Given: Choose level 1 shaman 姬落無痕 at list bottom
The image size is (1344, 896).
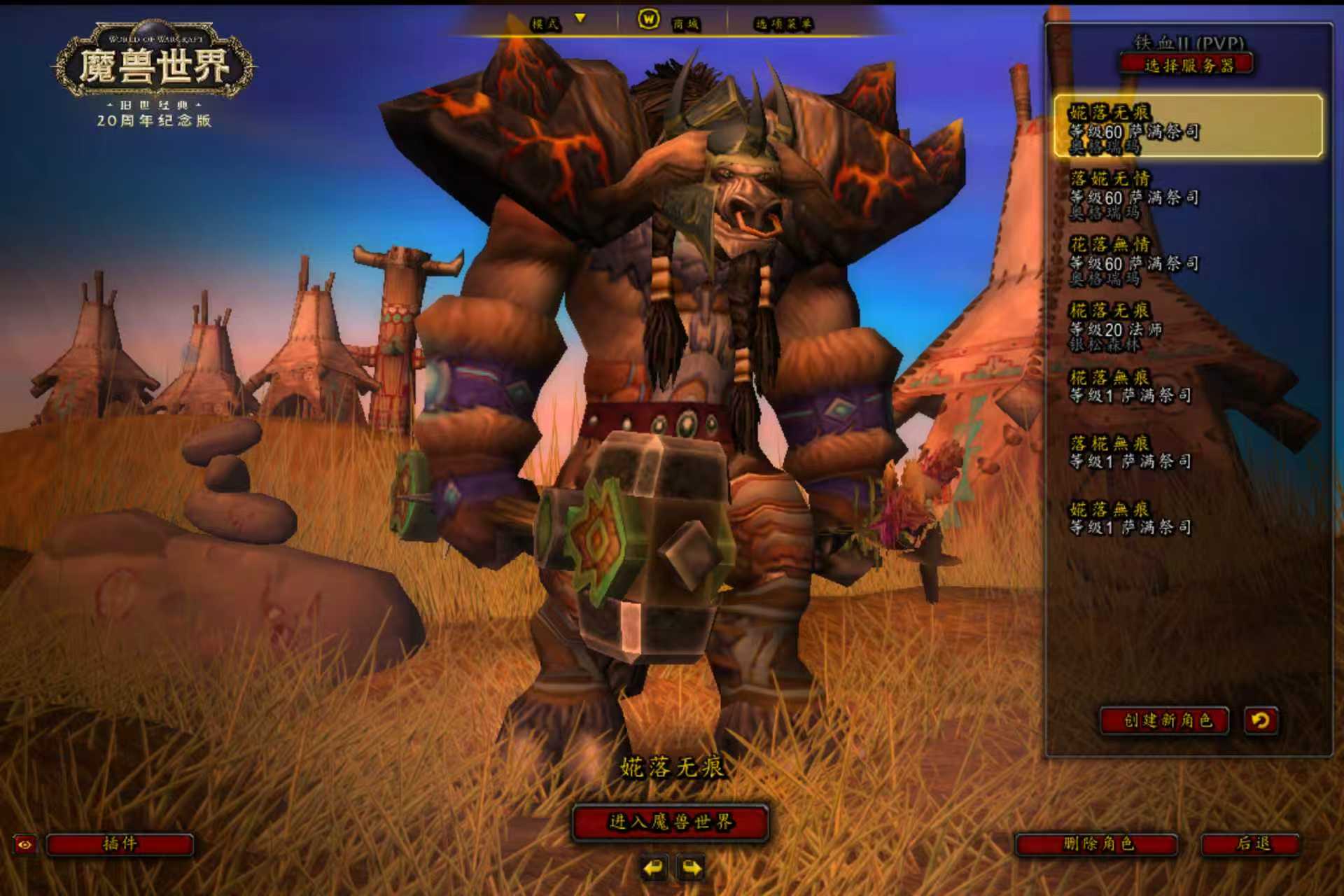Looking at the screenshot, I should click(1187, 518).
